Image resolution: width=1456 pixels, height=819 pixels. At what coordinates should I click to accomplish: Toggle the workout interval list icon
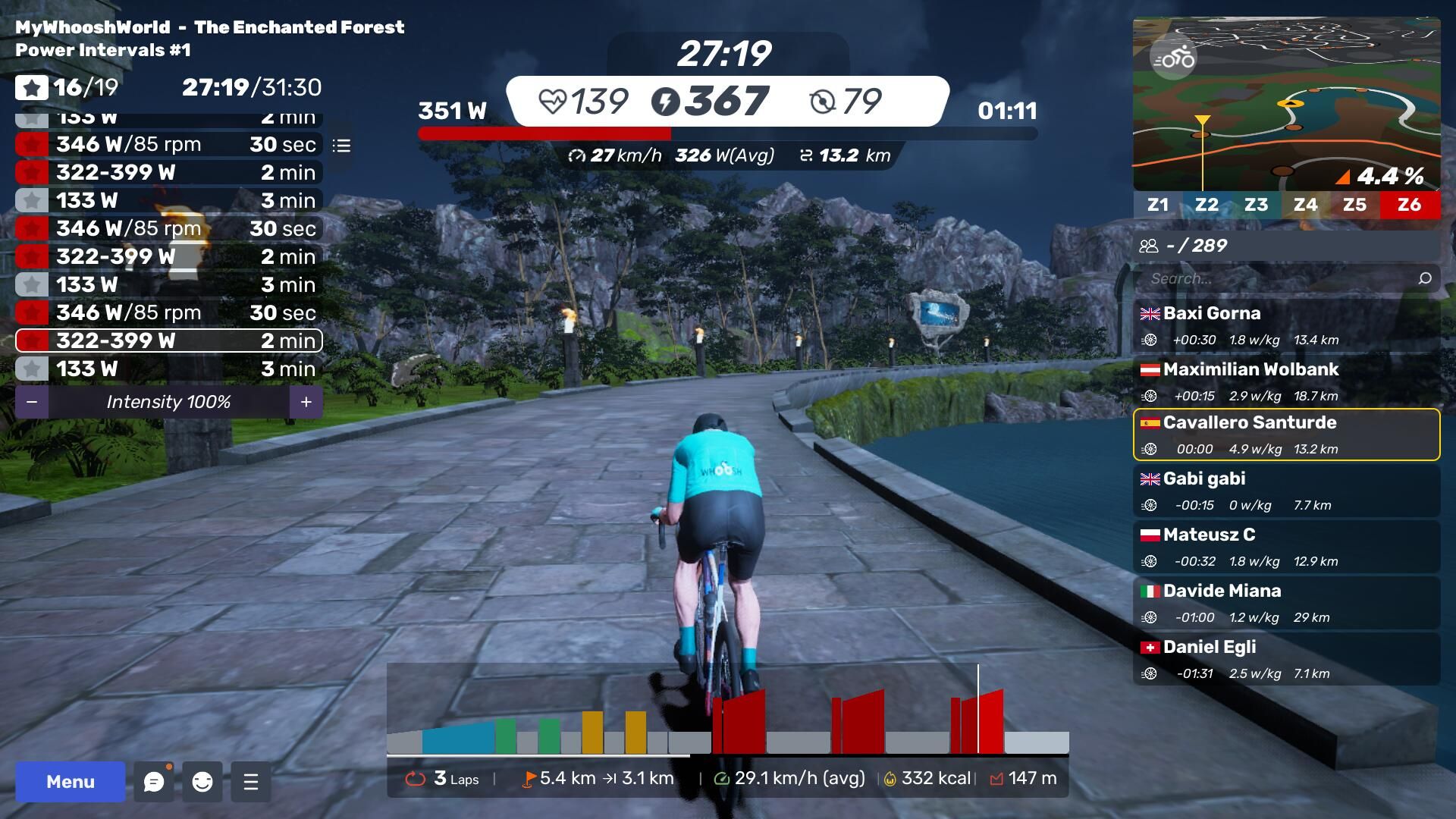(341, 145)
